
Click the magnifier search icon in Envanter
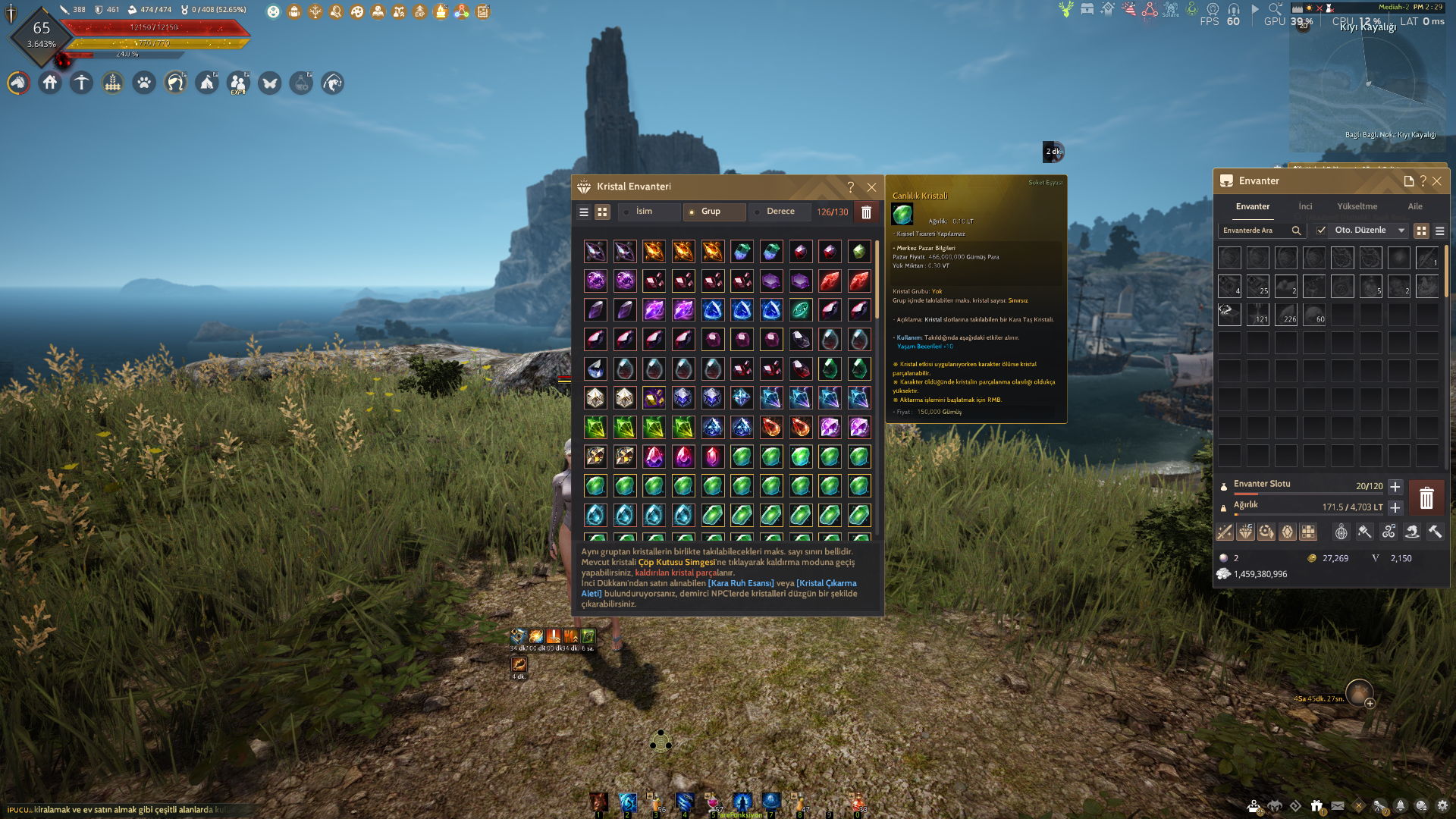point(1296,230)
